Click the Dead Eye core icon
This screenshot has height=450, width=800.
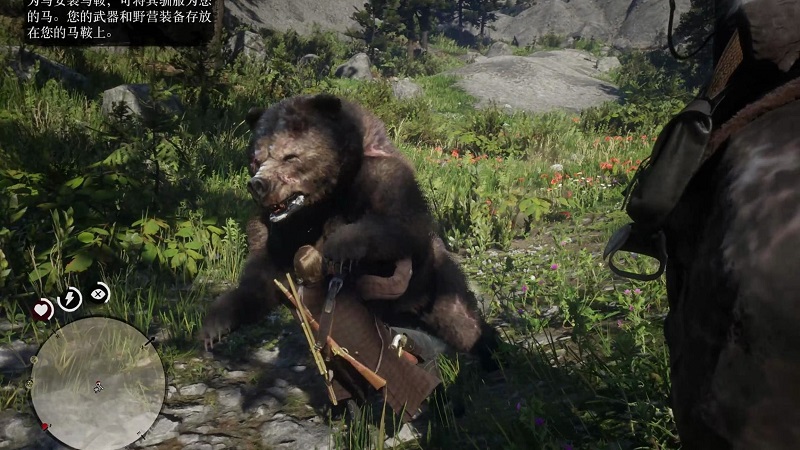(x=98, y=293)
